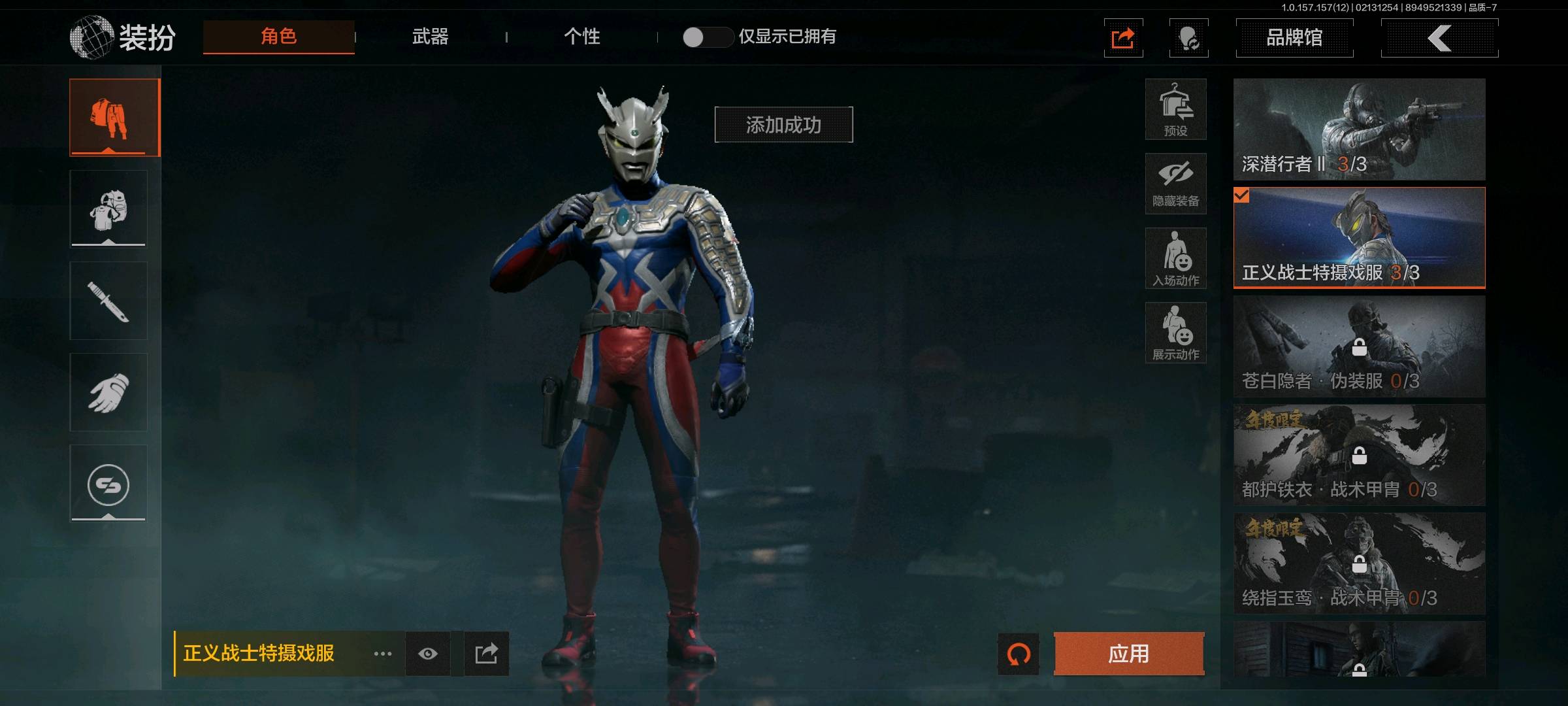Screen dimensions: 1568x706
Task: Open 预设 presets
Action: (1175, 110)
